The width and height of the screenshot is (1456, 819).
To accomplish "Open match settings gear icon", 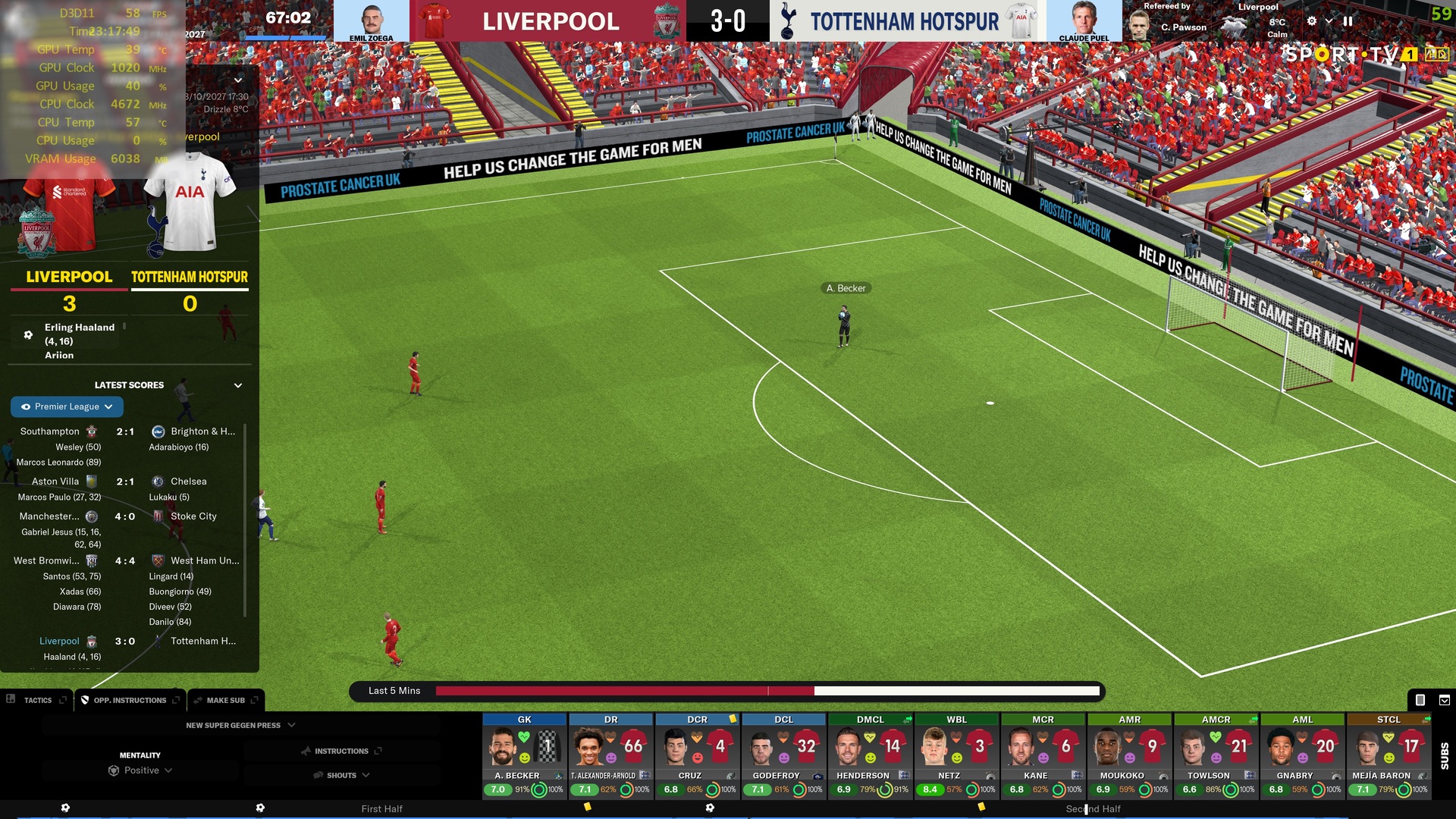I will pyautogui.click(x=1312, y=21).
